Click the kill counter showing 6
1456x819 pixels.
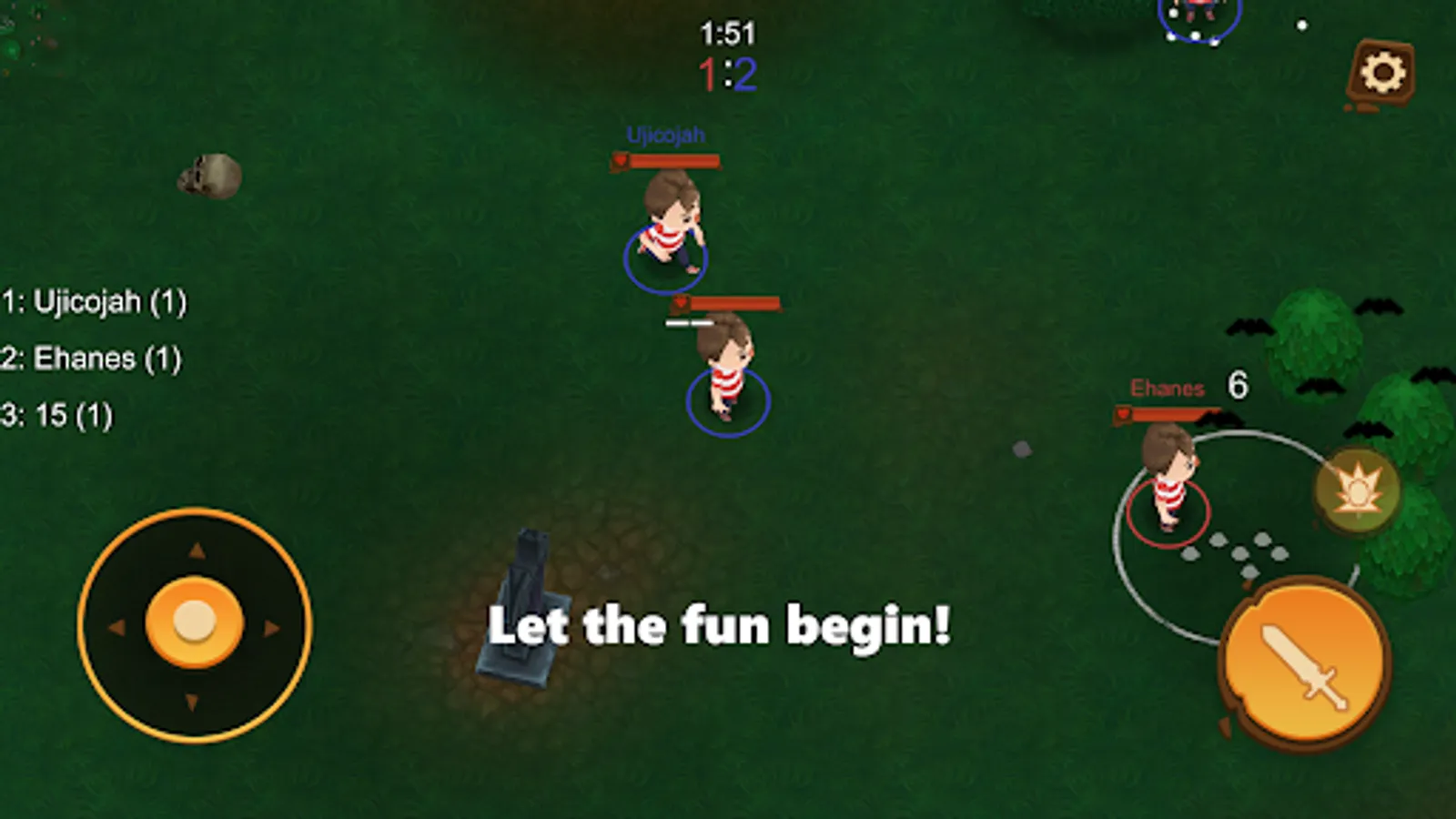[x=1239, y=386]
